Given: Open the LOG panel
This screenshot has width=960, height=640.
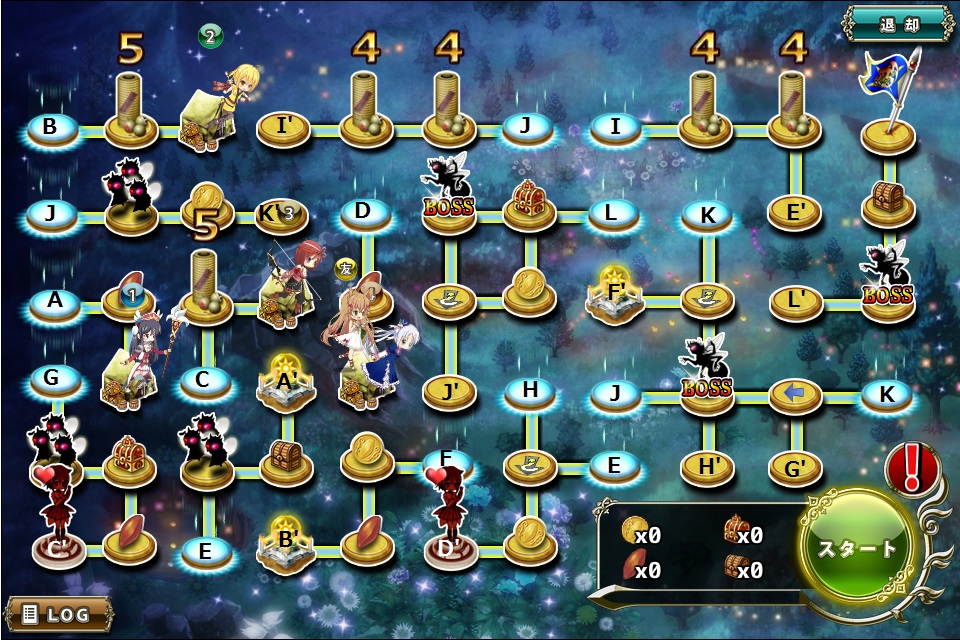Looking at the screenshot, I should tap(57, 613).
